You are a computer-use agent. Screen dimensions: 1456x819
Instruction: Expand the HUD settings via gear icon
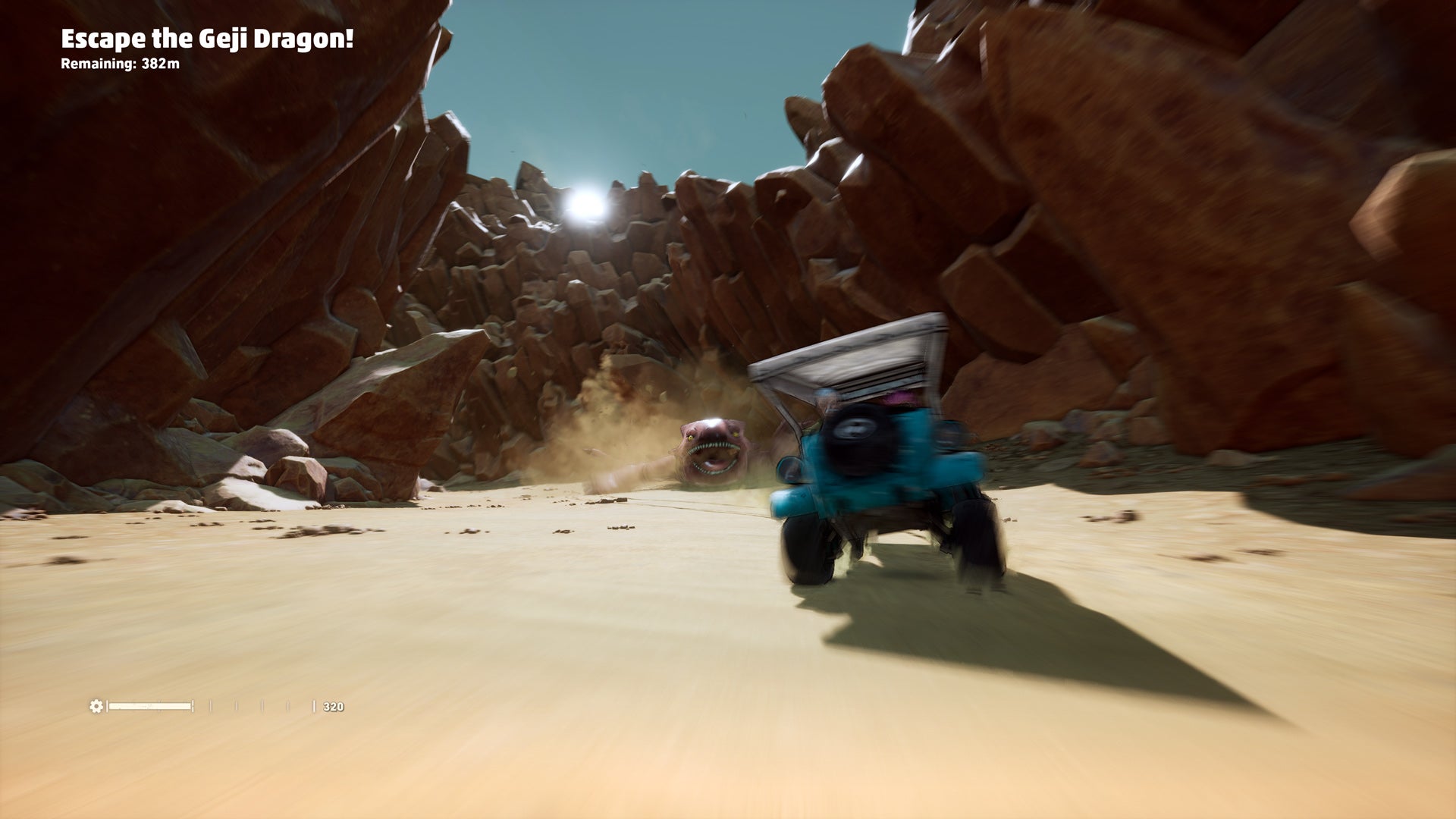pos(96,705)
